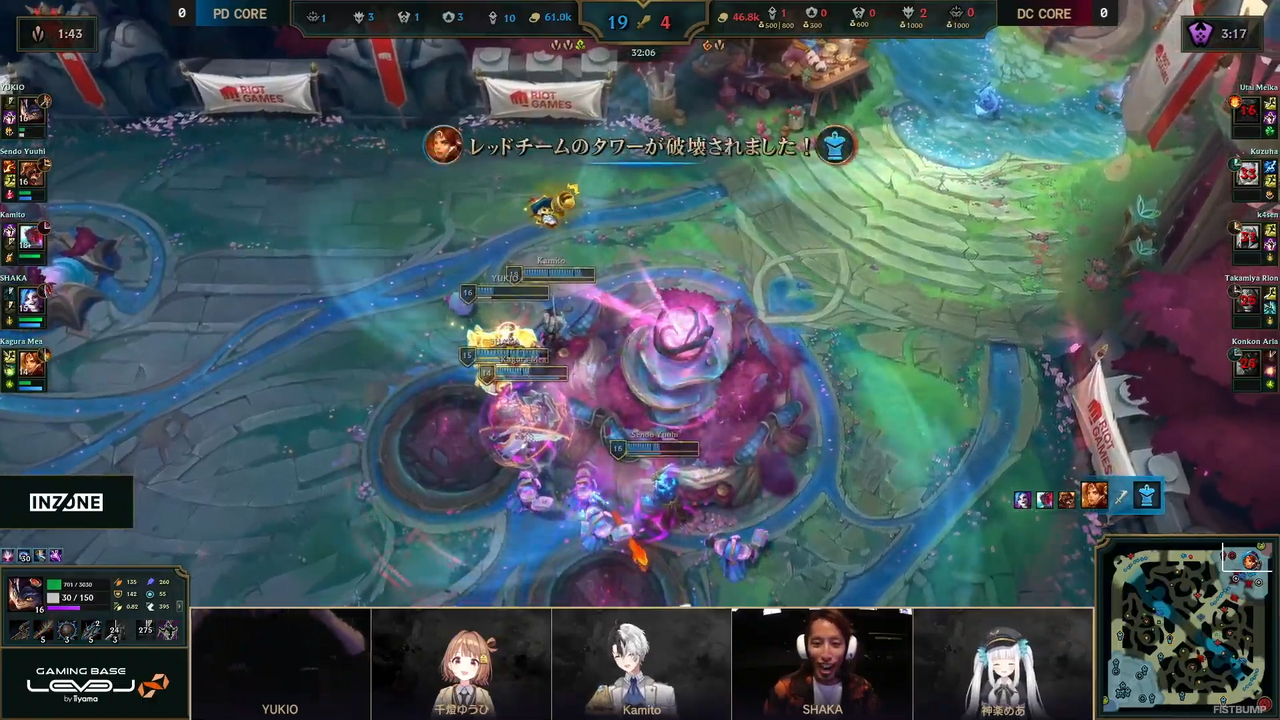Select Utai Meika's dead champion portrait
1280x720 pixels.
pyautogui.click(x=1247, y=110)
